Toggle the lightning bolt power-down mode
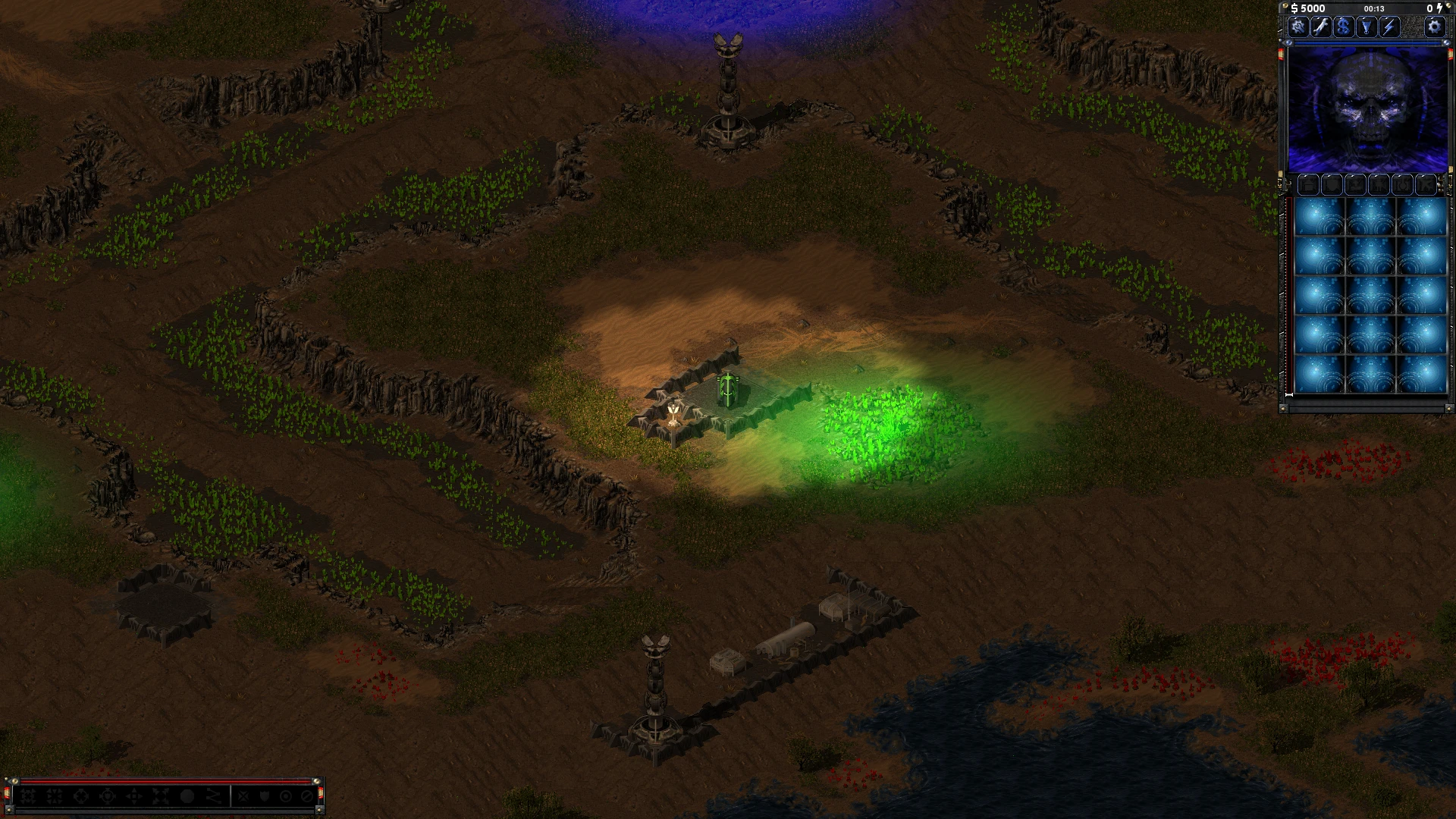 point(1389,27)
